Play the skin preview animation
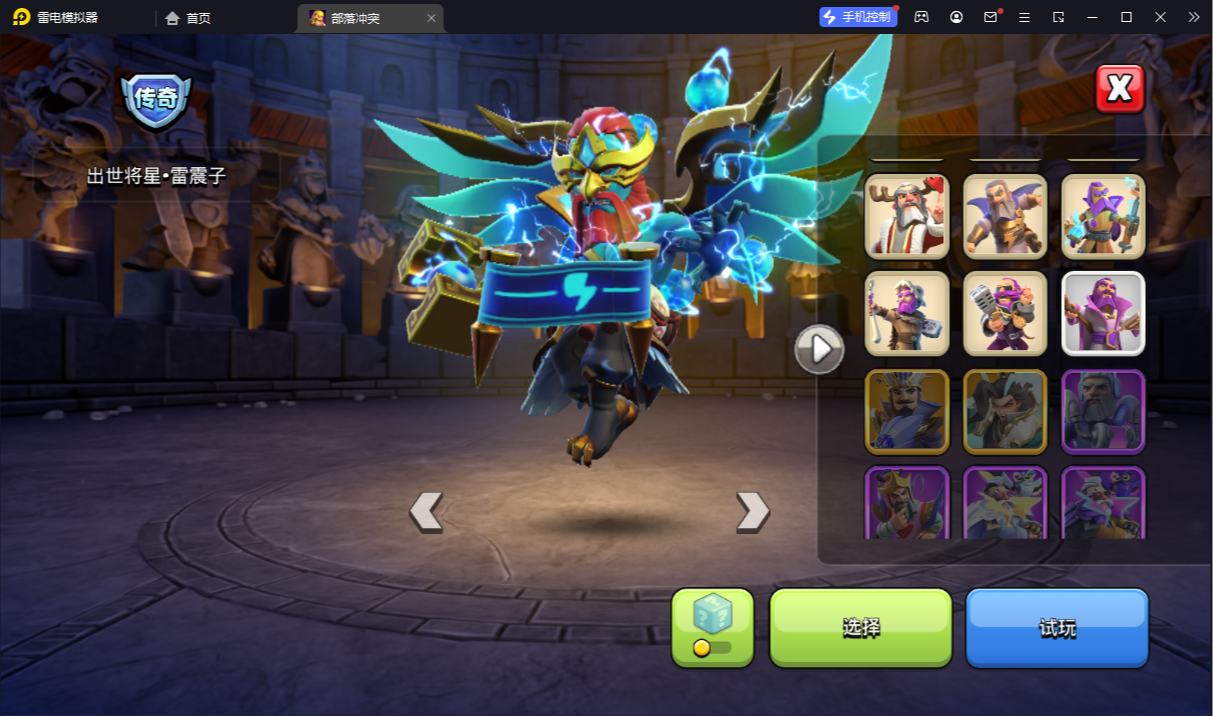 click(819, 349)
